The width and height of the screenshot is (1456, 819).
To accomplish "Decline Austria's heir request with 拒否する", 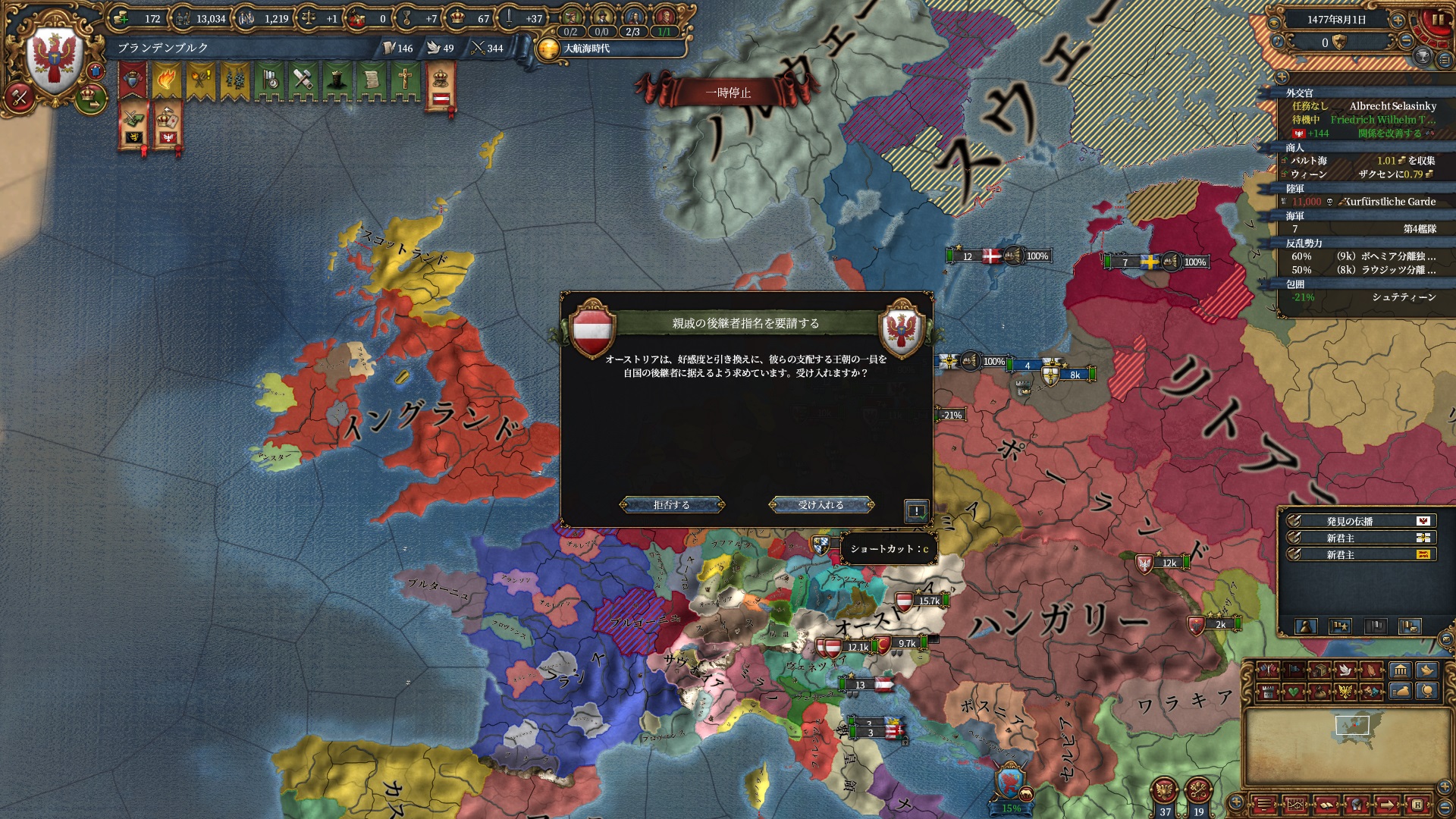I will 672,505.
